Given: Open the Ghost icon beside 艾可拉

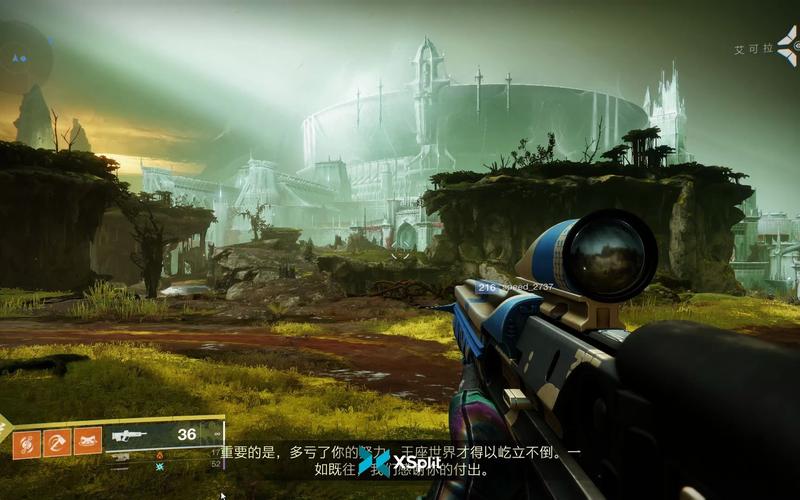Looking at the screenshot, I should (788, 46).
